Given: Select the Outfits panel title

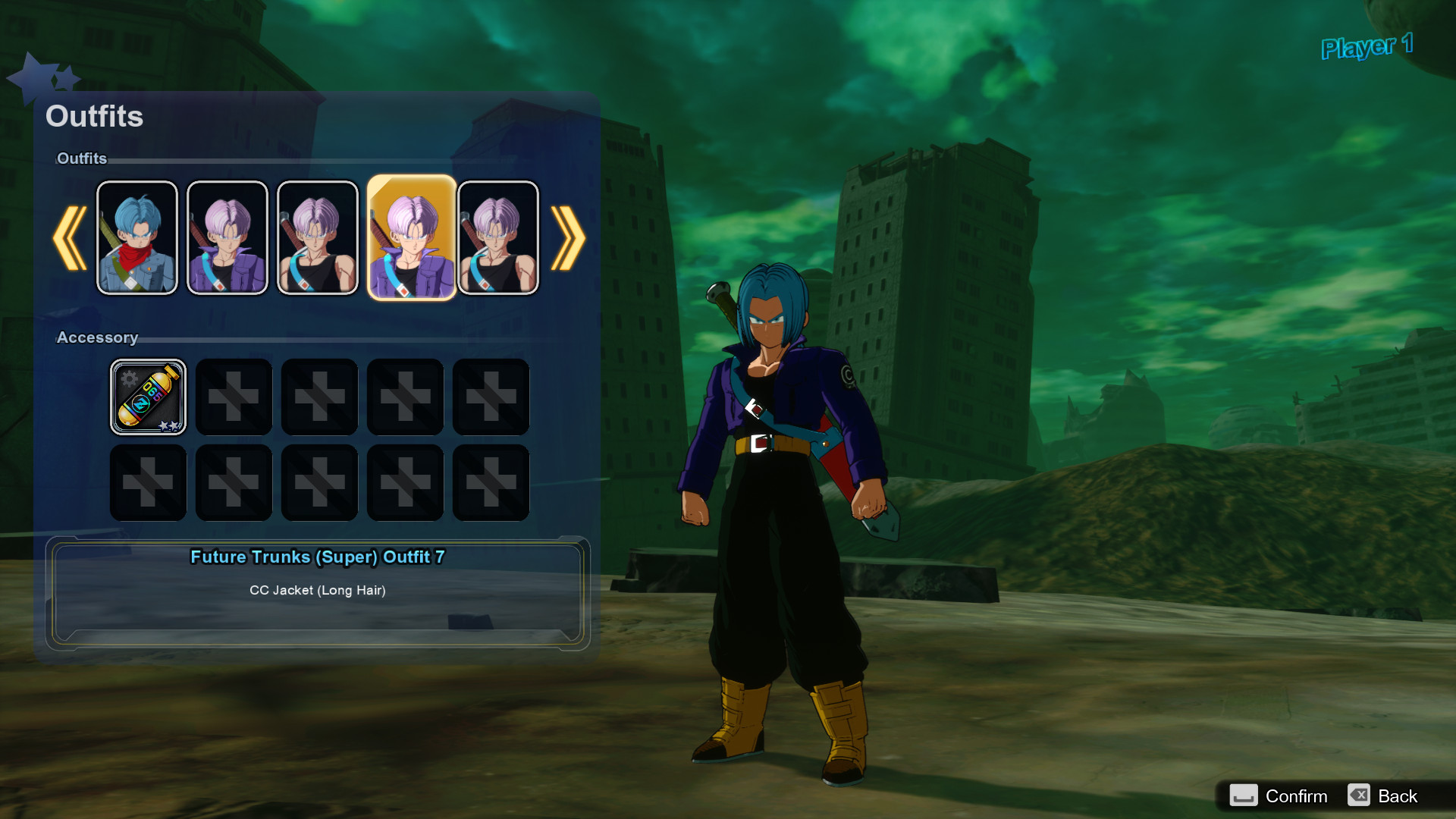Looking at the screenshot, I should pos(94,116).
